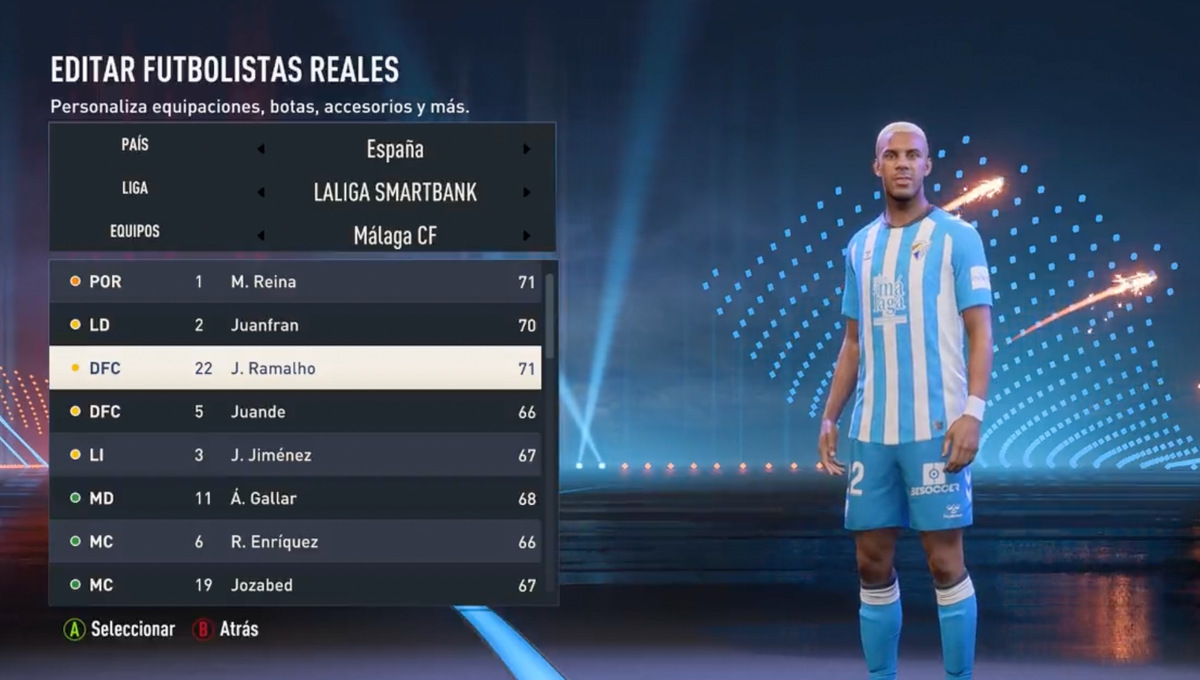Pick Juande in the squad list
1200x680 pixels.
click(295, 412)
